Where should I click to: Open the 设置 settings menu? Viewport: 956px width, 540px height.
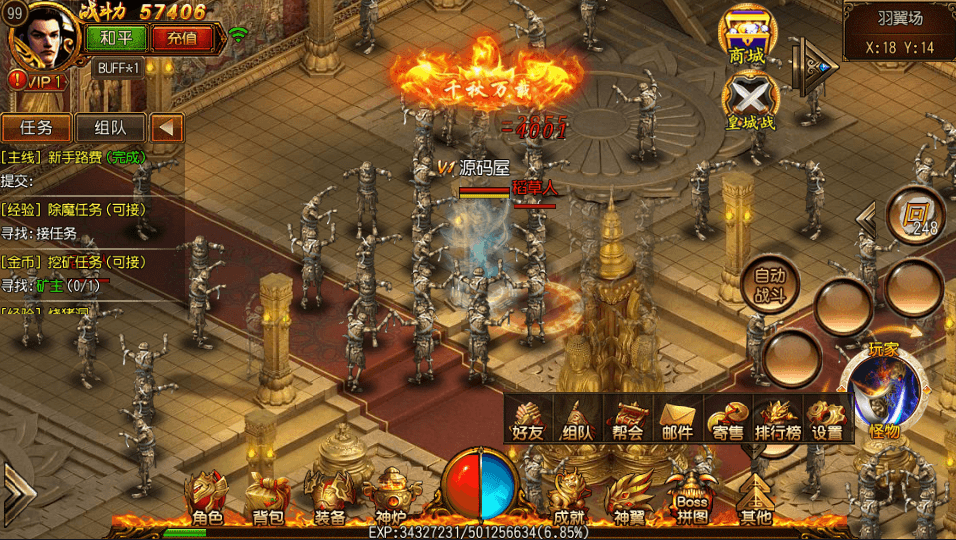[x=827, y=418]
